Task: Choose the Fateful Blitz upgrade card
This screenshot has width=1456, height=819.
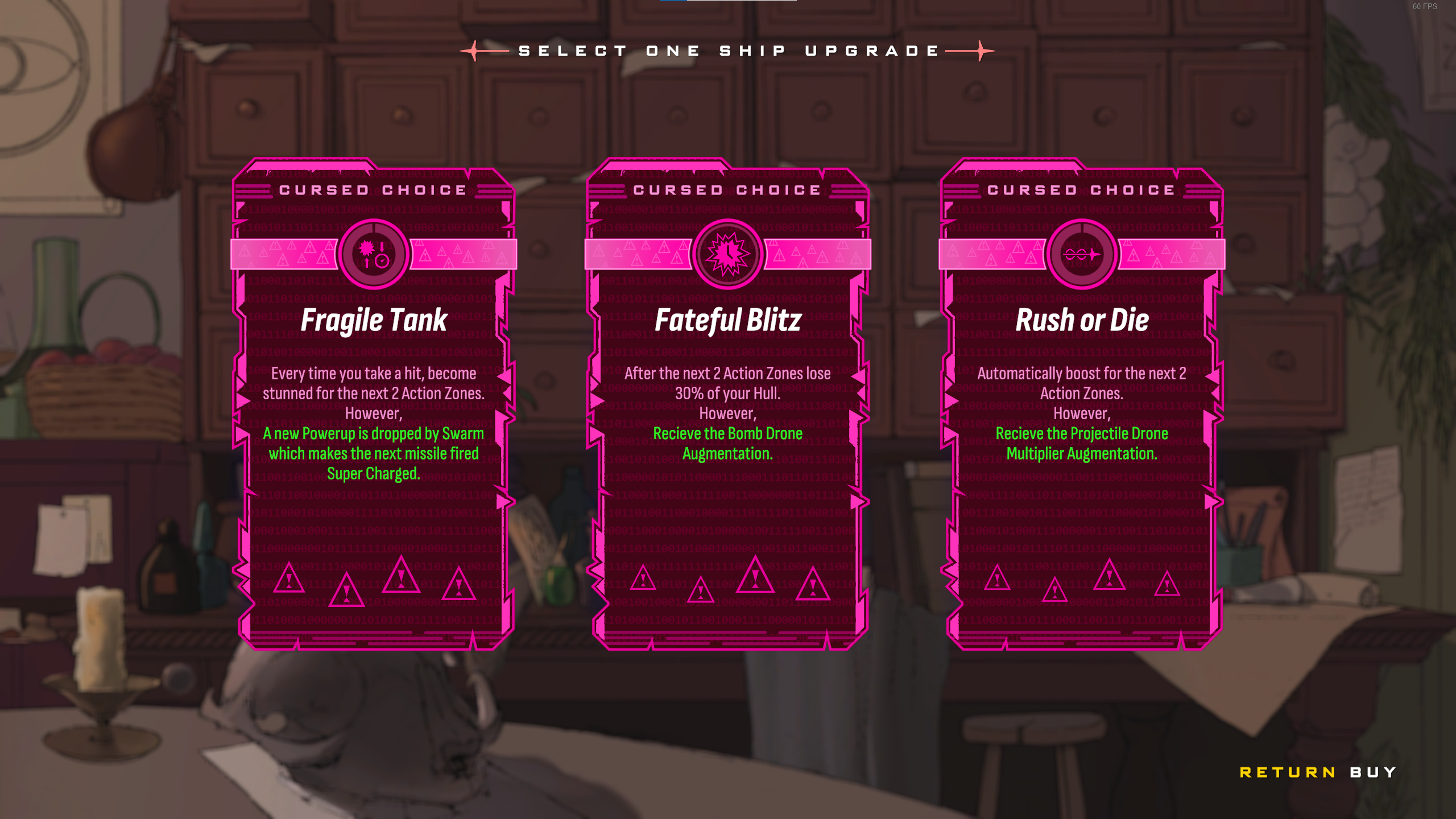Action: [x=727, y=404]
